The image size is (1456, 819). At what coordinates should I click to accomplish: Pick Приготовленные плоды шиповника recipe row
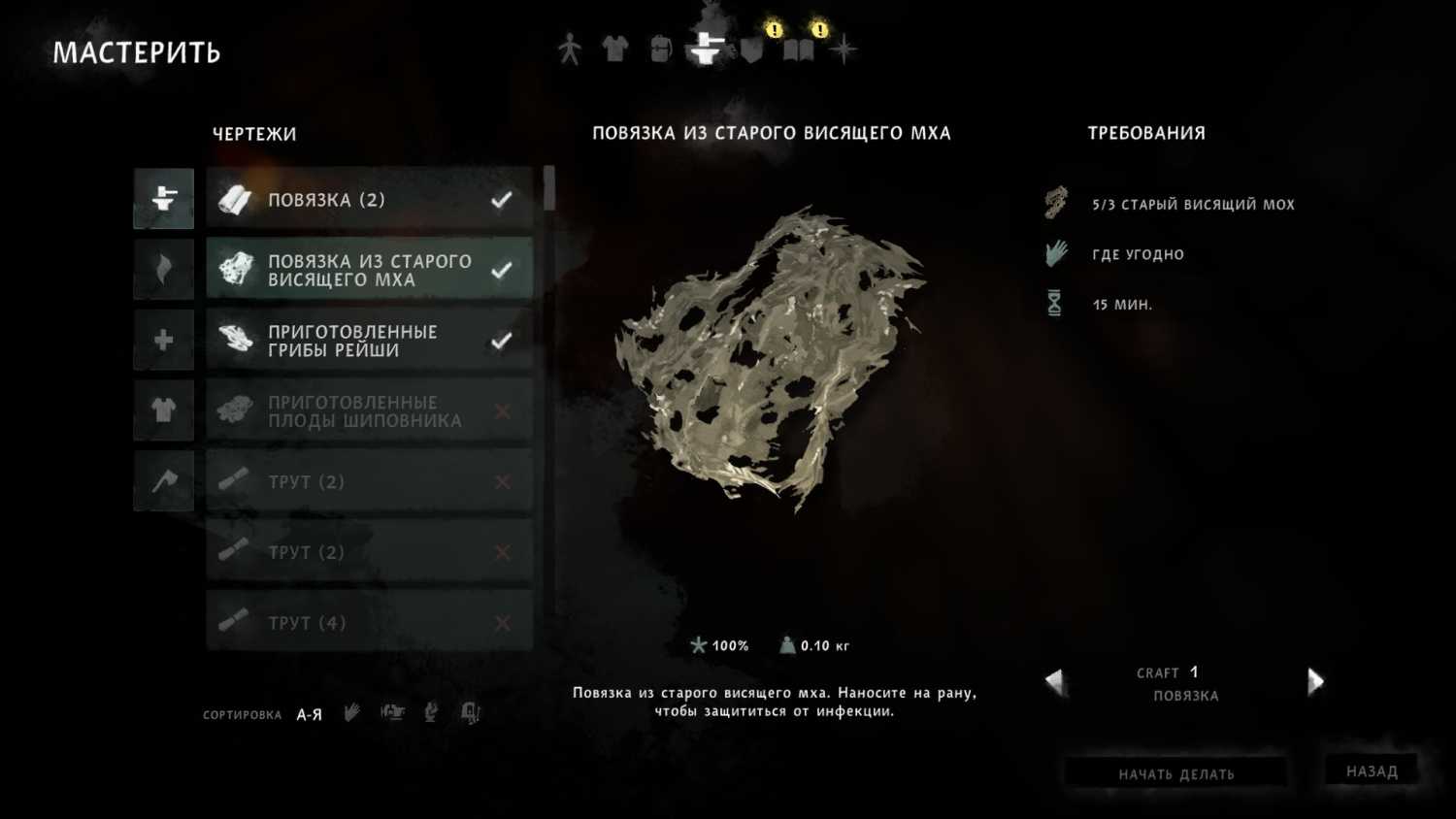point(369,411)
